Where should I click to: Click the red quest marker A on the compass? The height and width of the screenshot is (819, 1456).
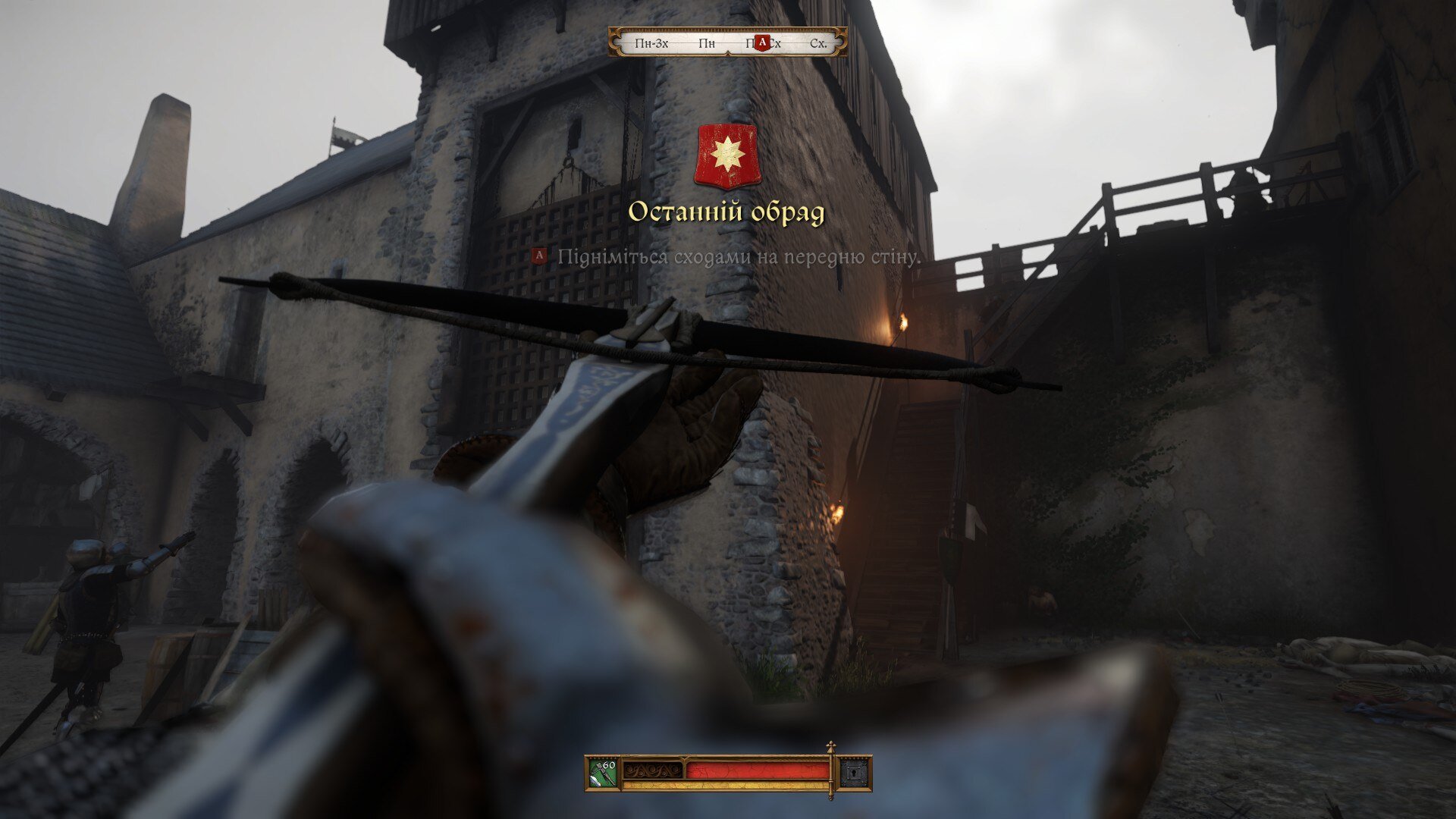click(762, 42)
